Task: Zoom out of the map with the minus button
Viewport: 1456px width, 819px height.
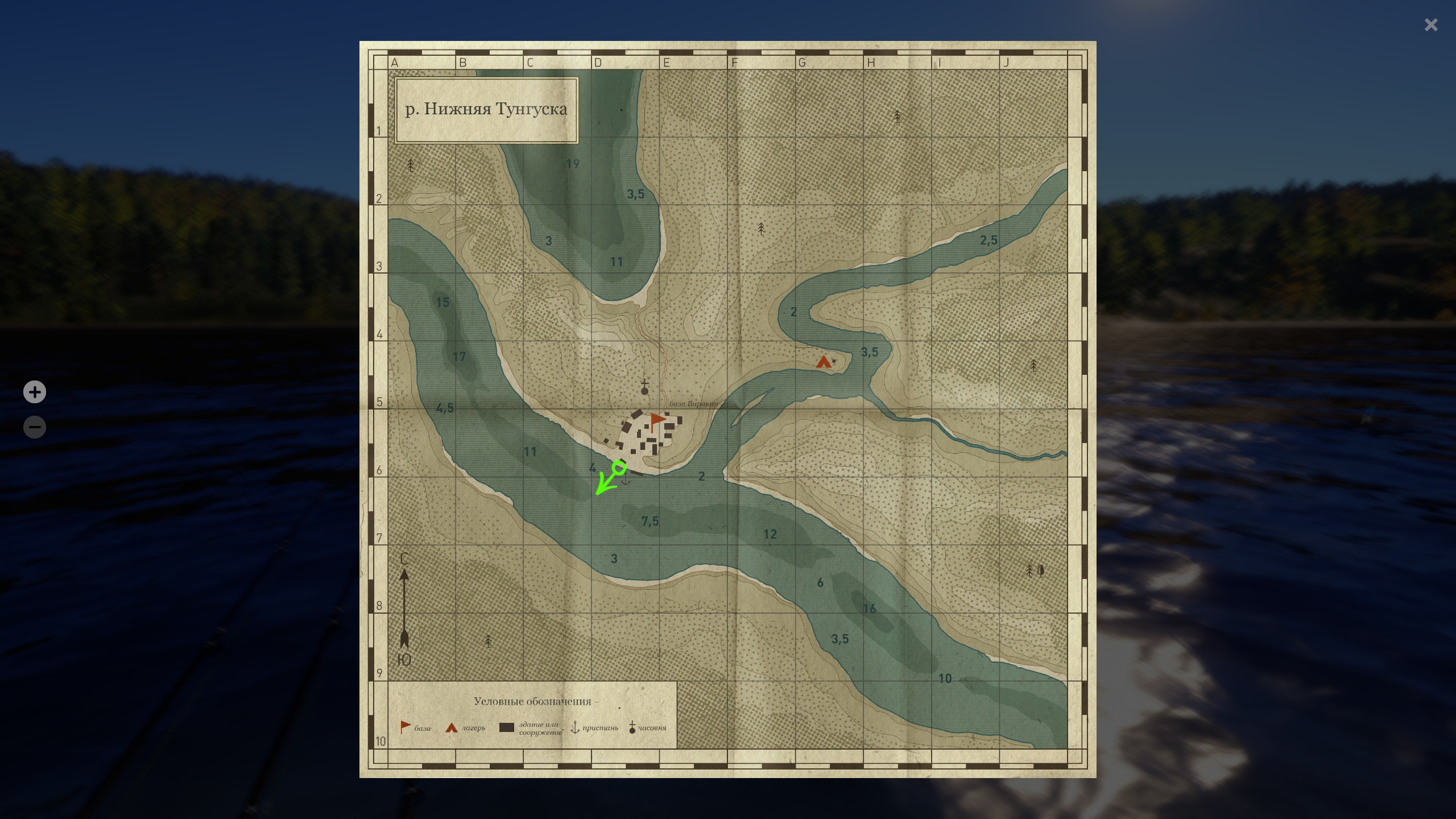Action: tap(35, 427)
